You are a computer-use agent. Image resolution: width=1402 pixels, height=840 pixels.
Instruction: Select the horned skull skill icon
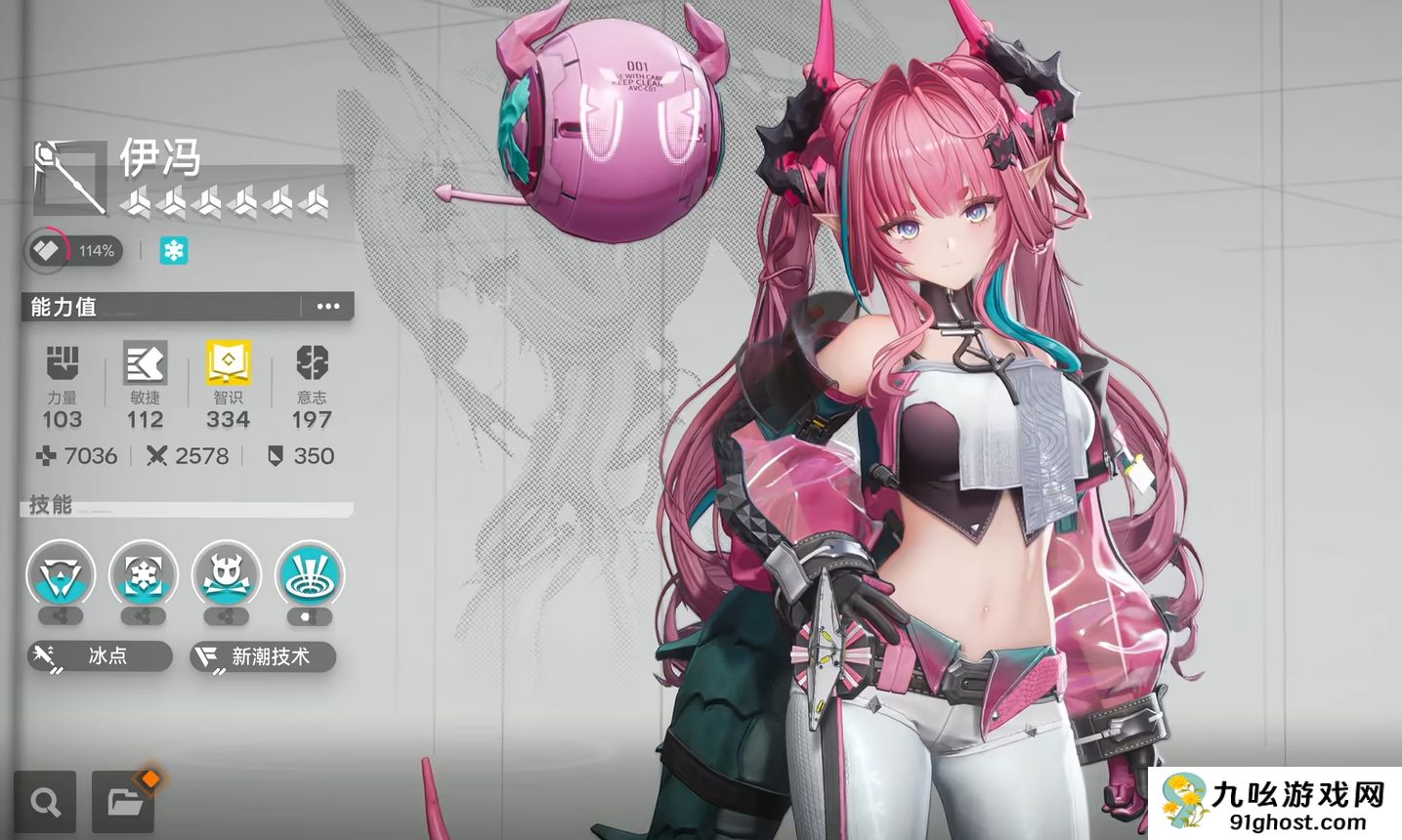point(227,575)
